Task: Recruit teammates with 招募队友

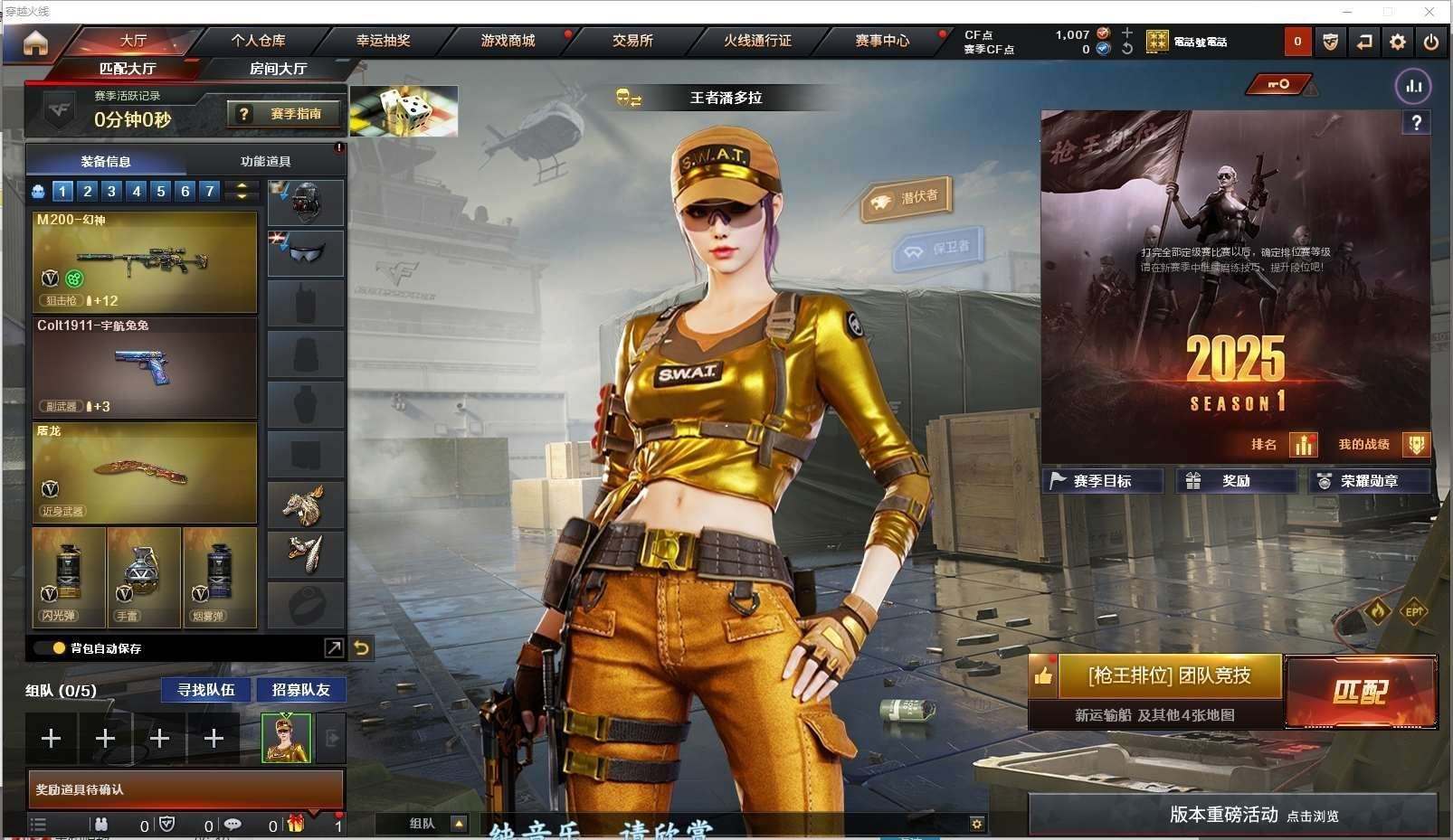Action: tap(300, 690)
